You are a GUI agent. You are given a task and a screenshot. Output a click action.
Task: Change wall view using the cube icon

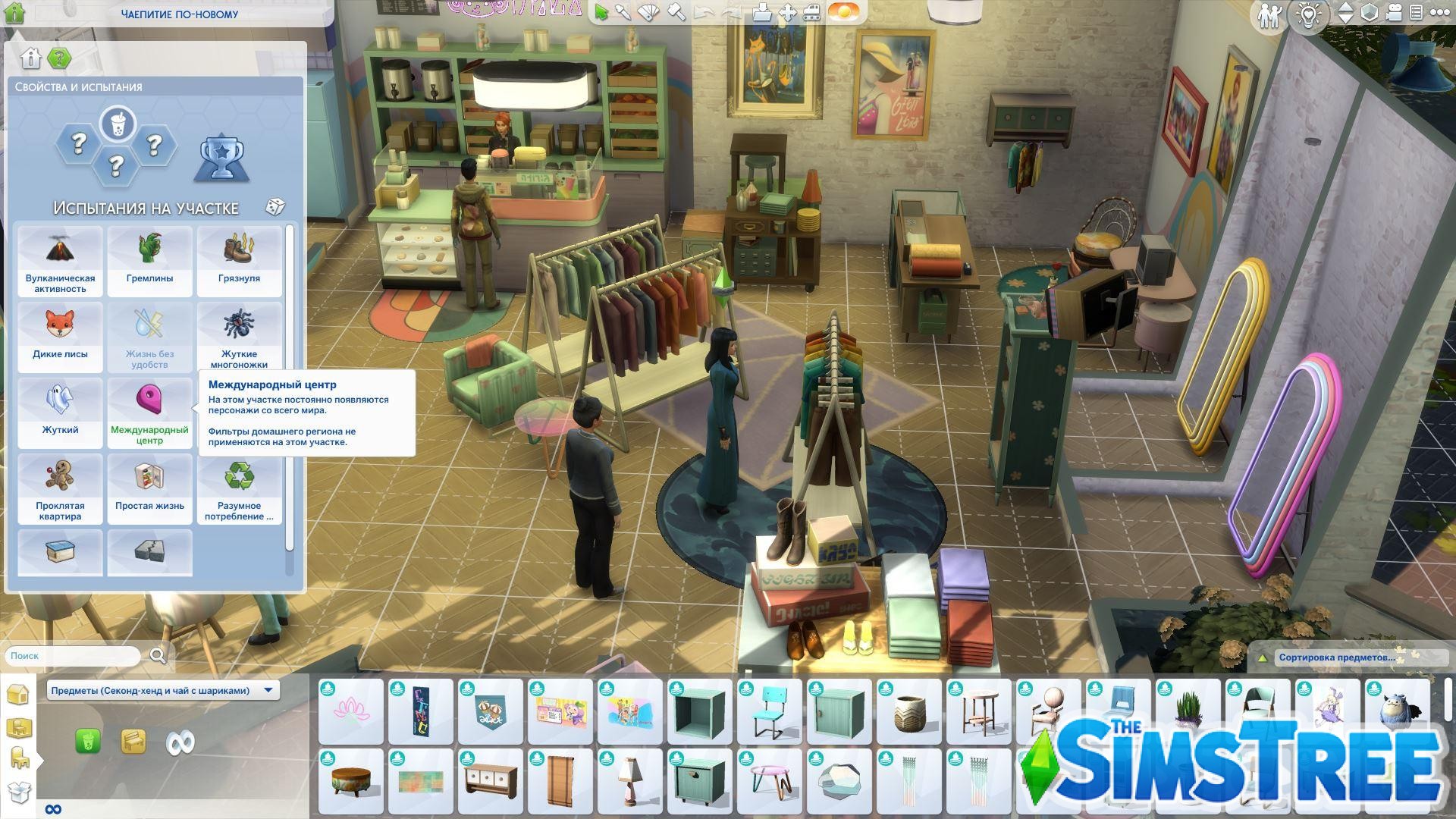[1369, 13]
